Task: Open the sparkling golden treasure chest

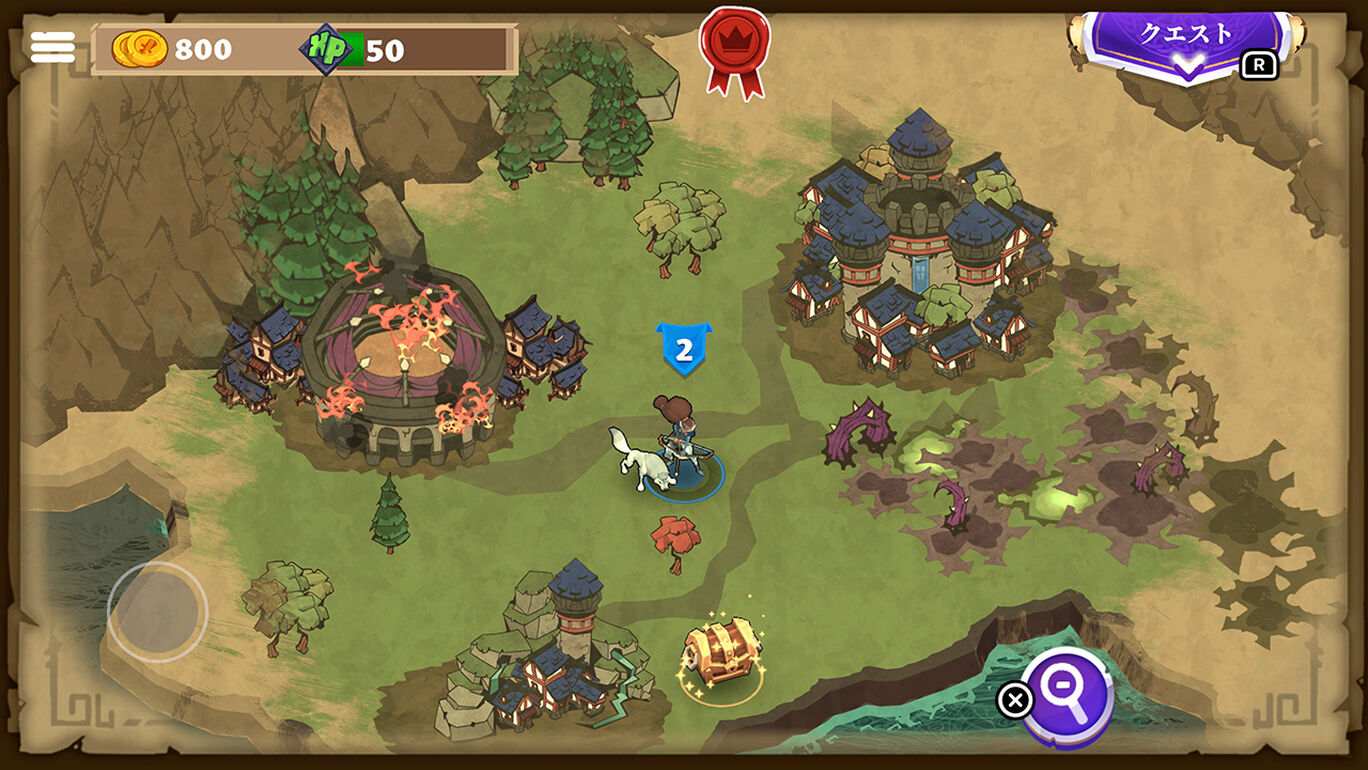Action: [721, 653]
